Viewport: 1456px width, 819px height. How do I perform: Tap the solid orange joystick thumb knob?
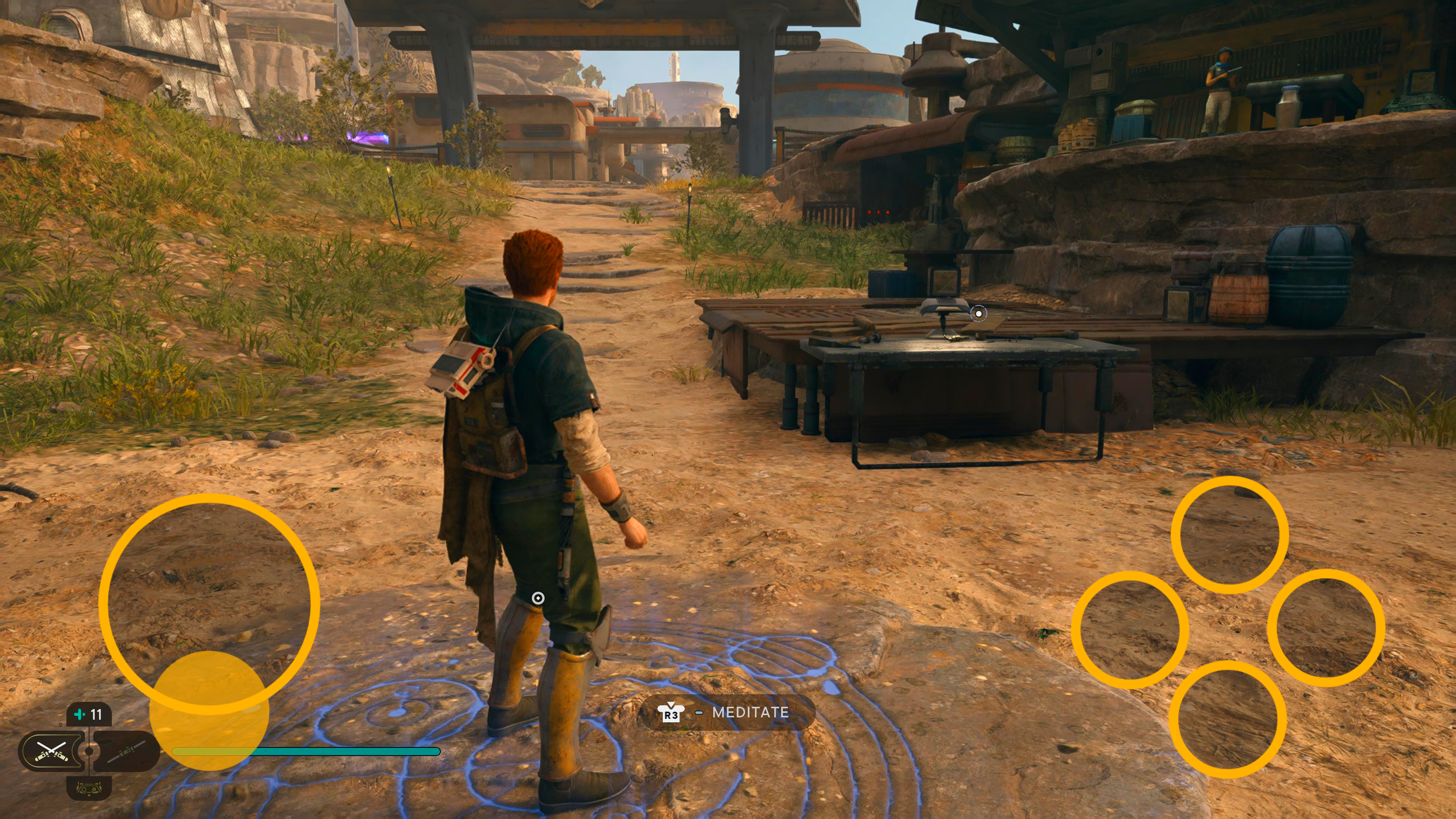point(209,711)
